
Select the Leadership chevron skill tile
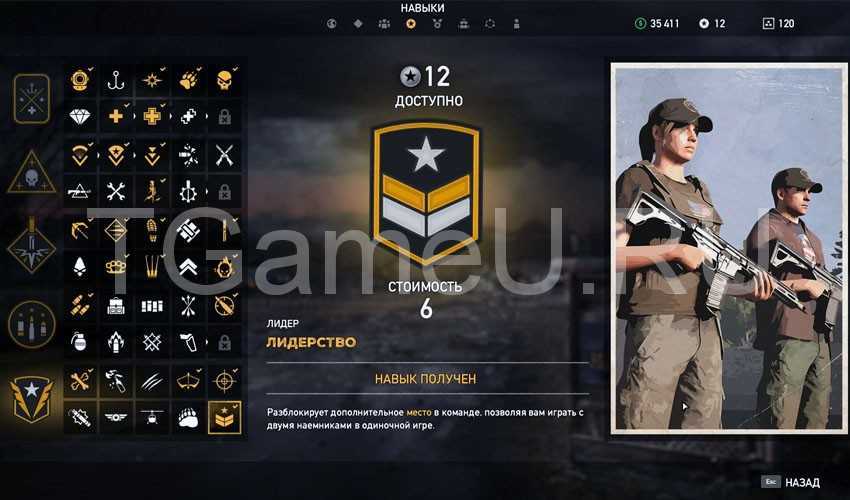pos(225,417)
